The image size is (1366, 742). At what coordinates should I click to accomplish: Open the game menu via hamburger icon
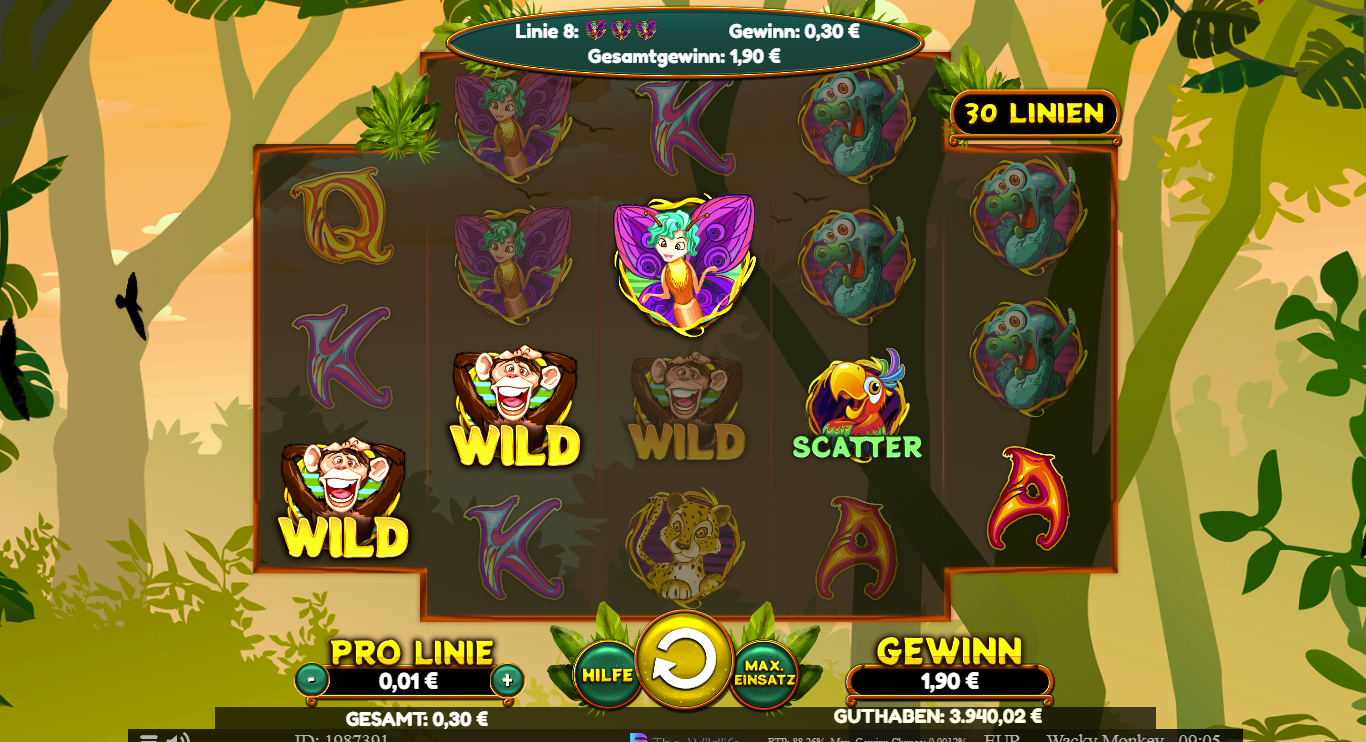tap(150, 738)
